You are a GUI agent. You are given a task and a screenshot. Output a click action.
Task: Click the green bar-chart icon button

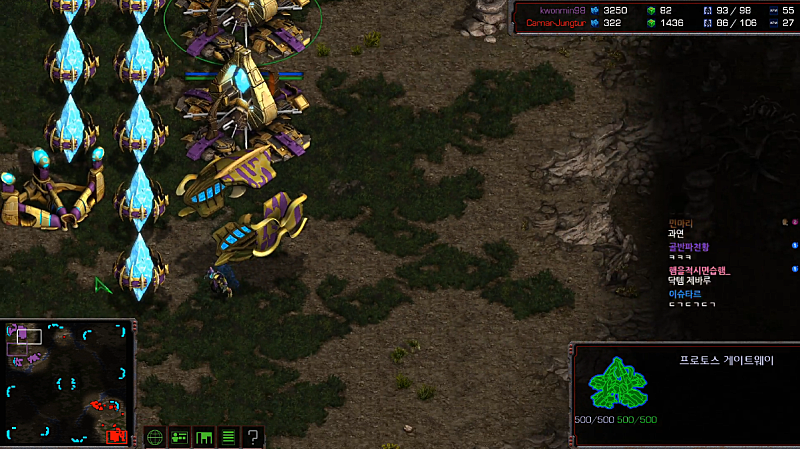click(204, 437)
